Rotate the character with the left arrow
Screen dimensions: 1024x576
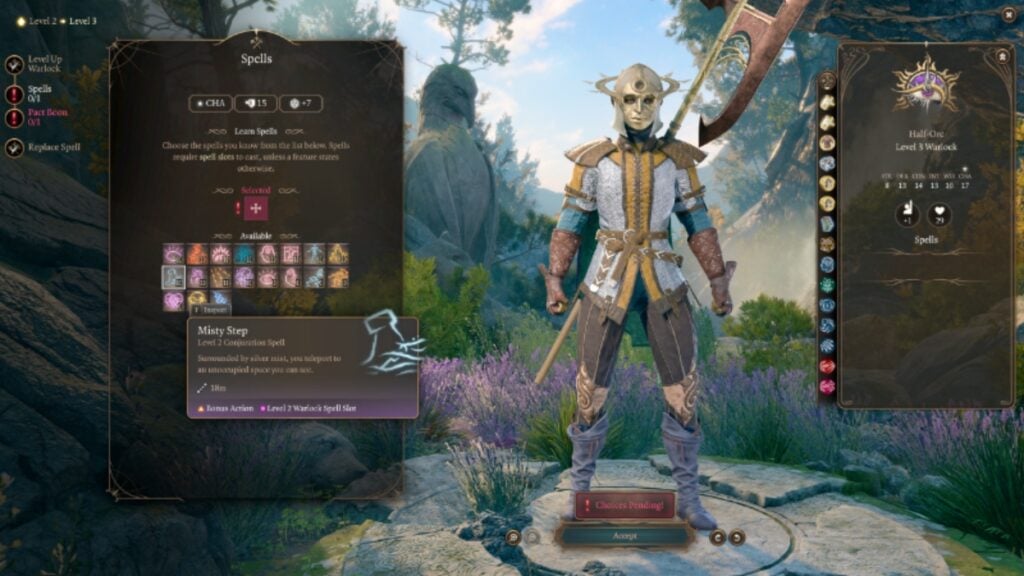(716, 537)
